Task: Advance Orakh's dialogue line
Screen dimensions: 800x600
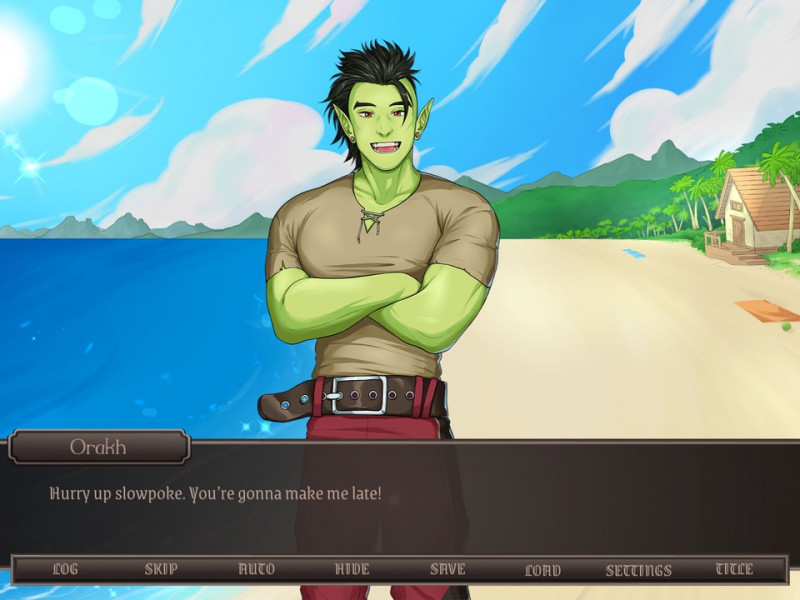Action: tap(400, 505)
